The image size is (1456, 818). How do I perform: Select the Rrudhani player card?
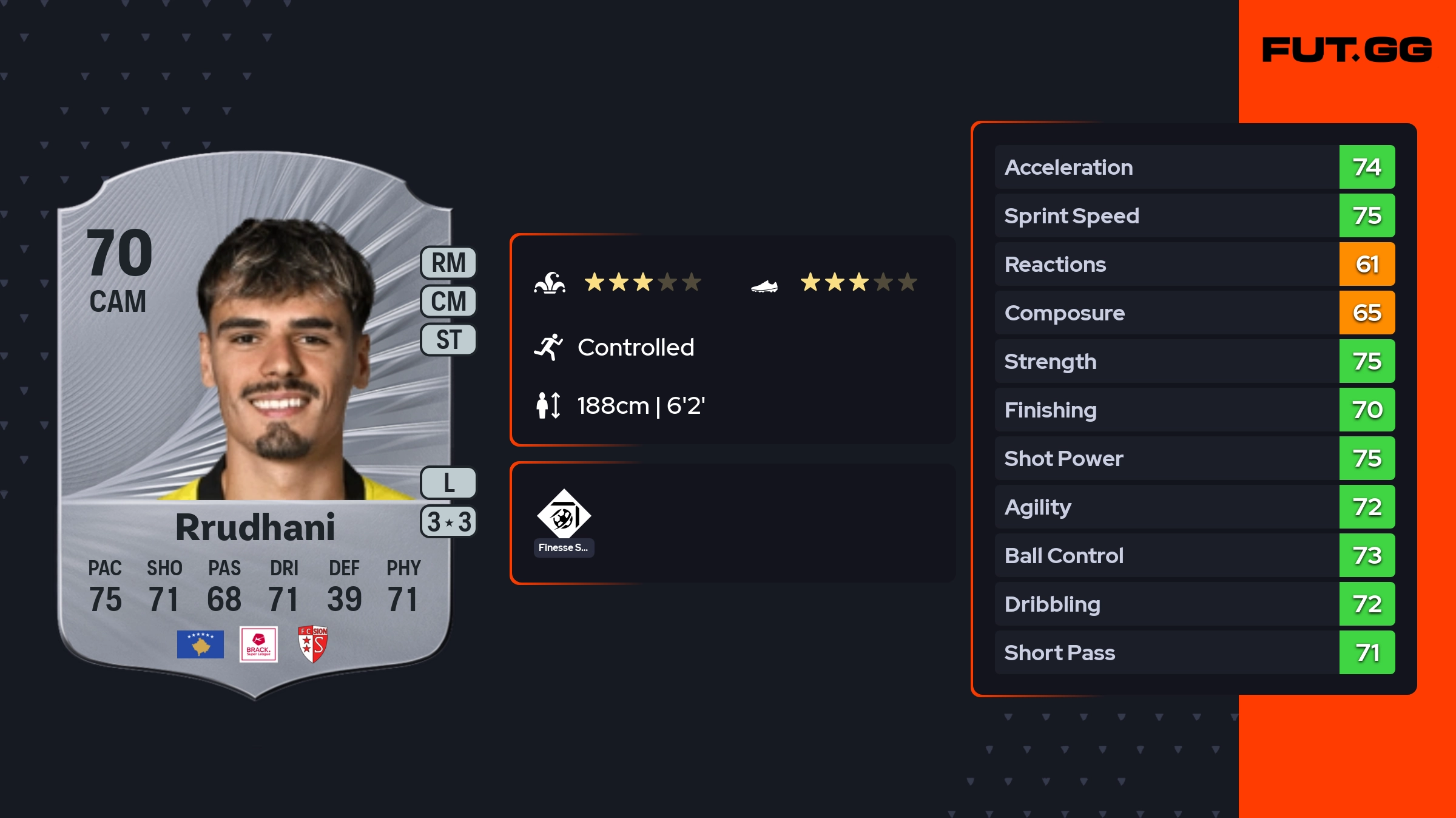click(x=255, y=425)
